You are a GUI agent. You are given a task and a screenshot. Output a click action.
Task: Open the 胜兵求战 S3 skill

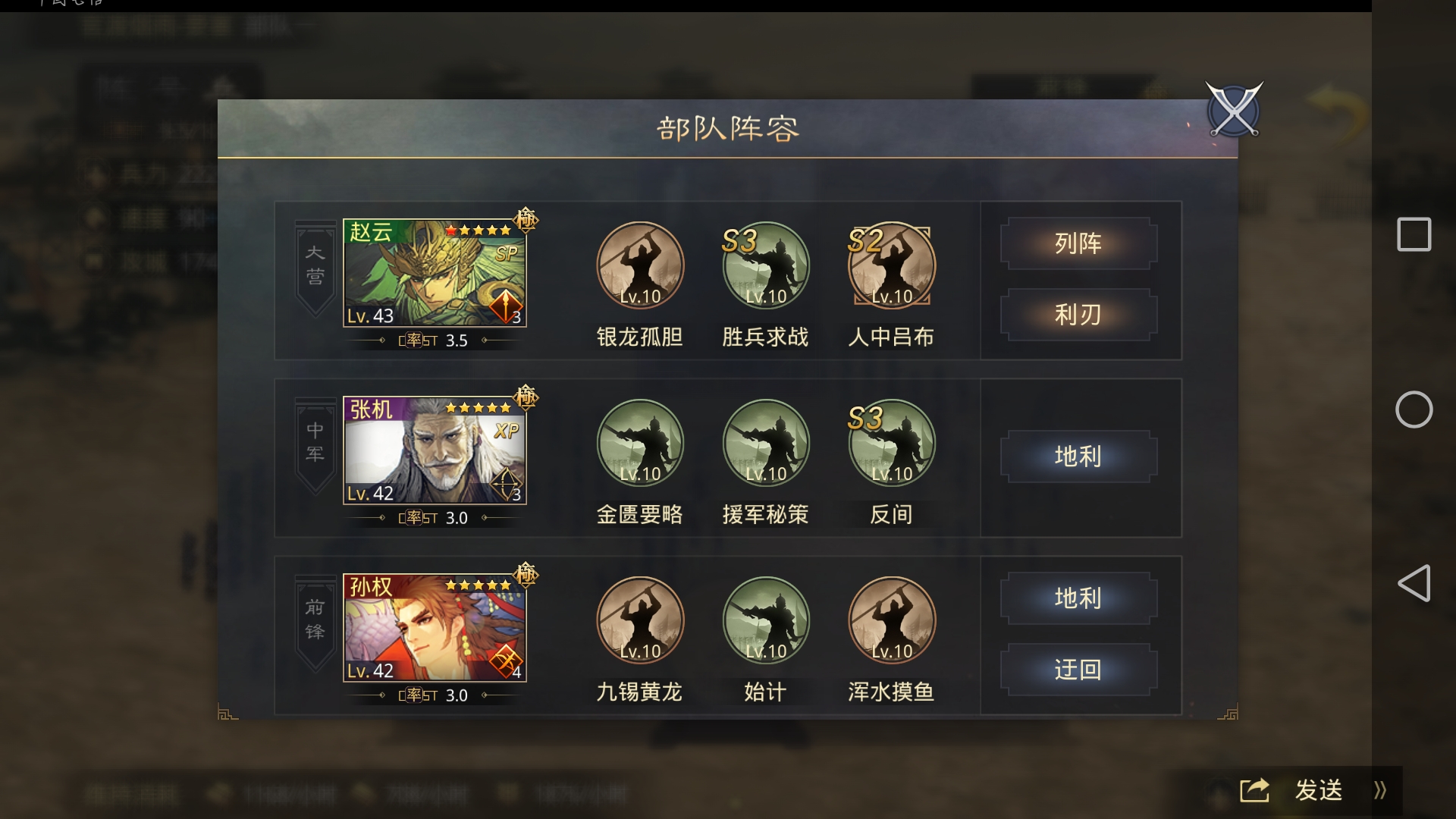point(767,265)
